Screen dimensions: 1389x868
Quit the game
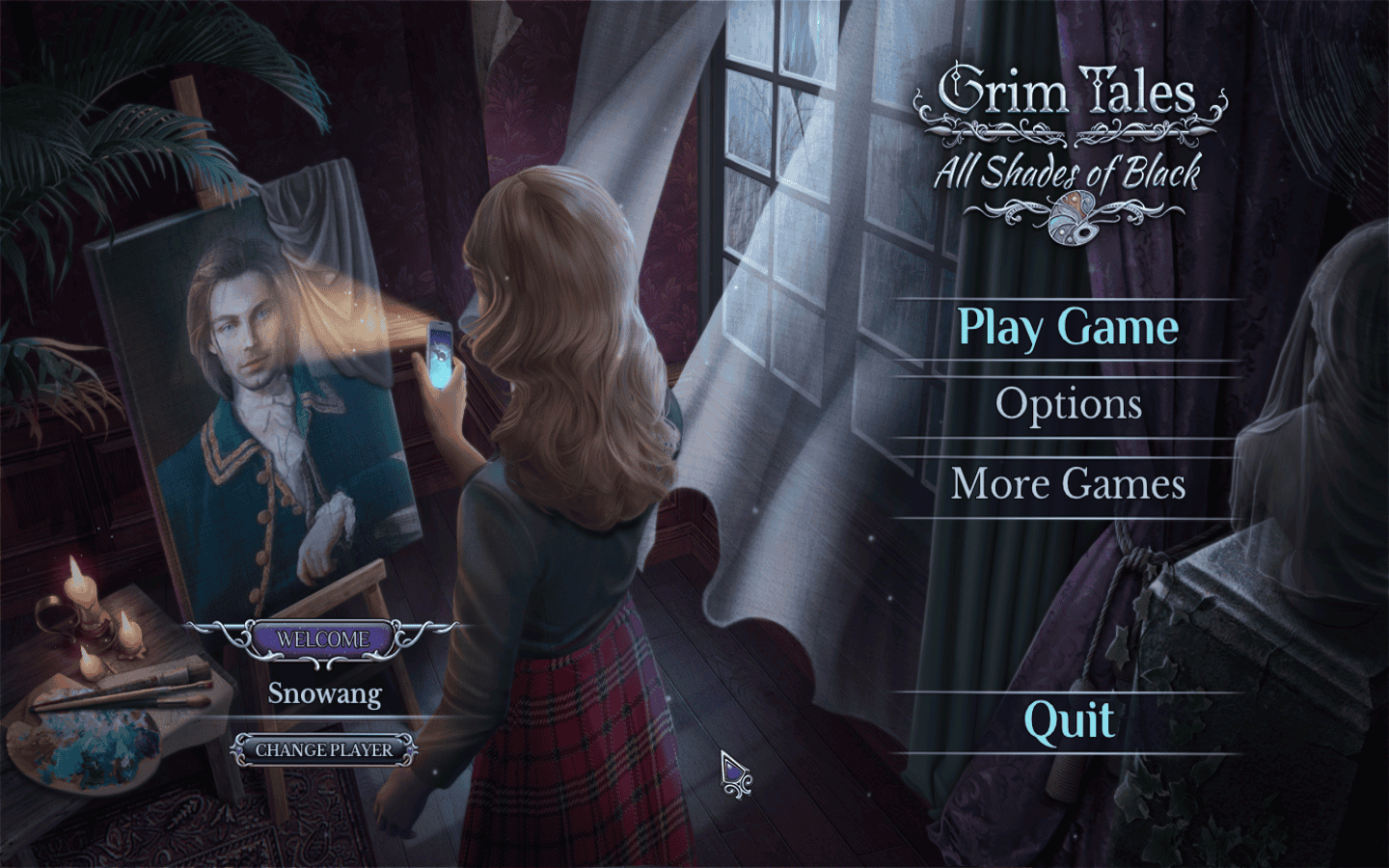click(x=1068, y=720)
